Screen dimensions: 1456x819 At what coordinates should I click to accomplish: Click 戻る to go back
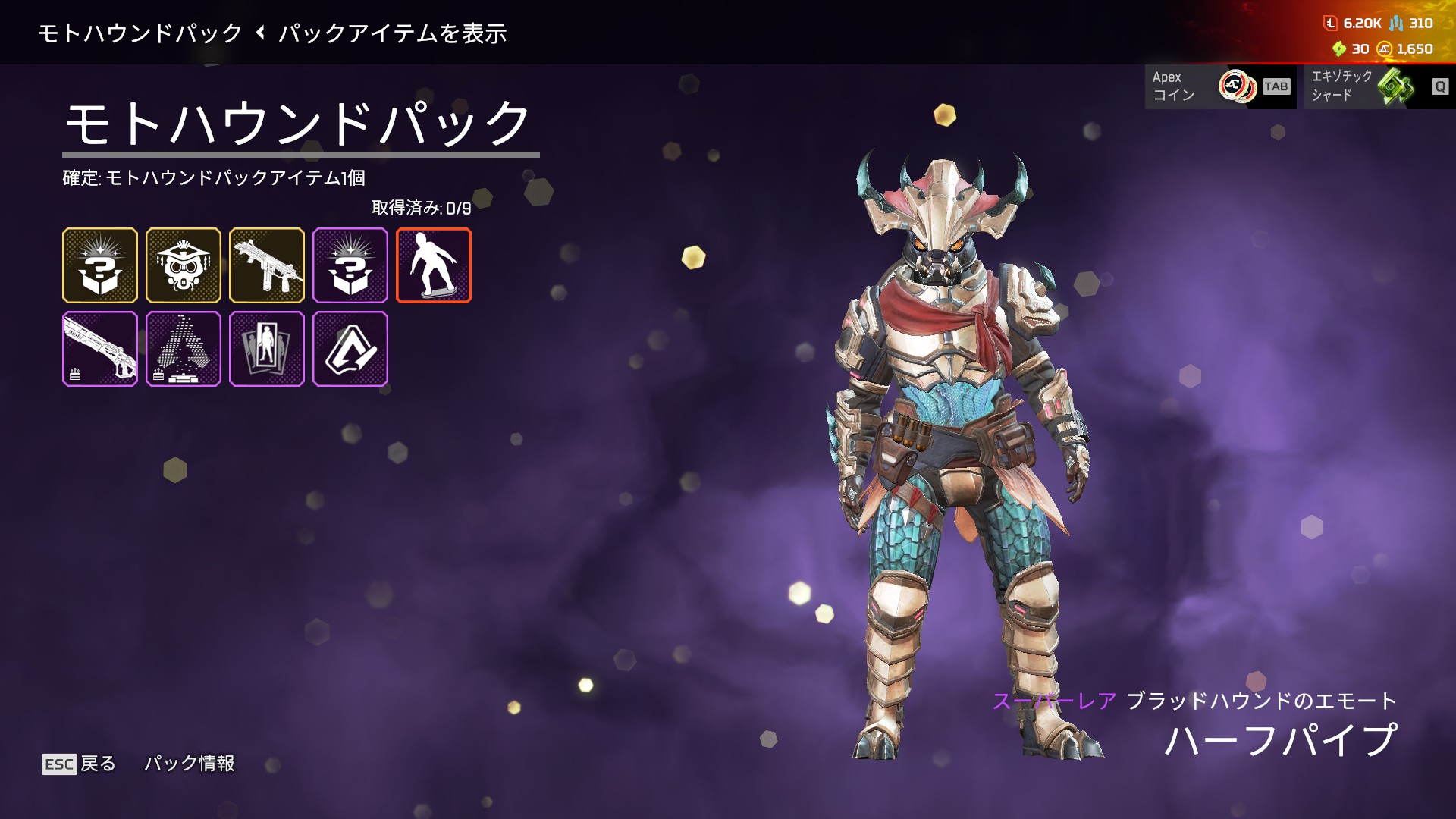pos(80,764)
